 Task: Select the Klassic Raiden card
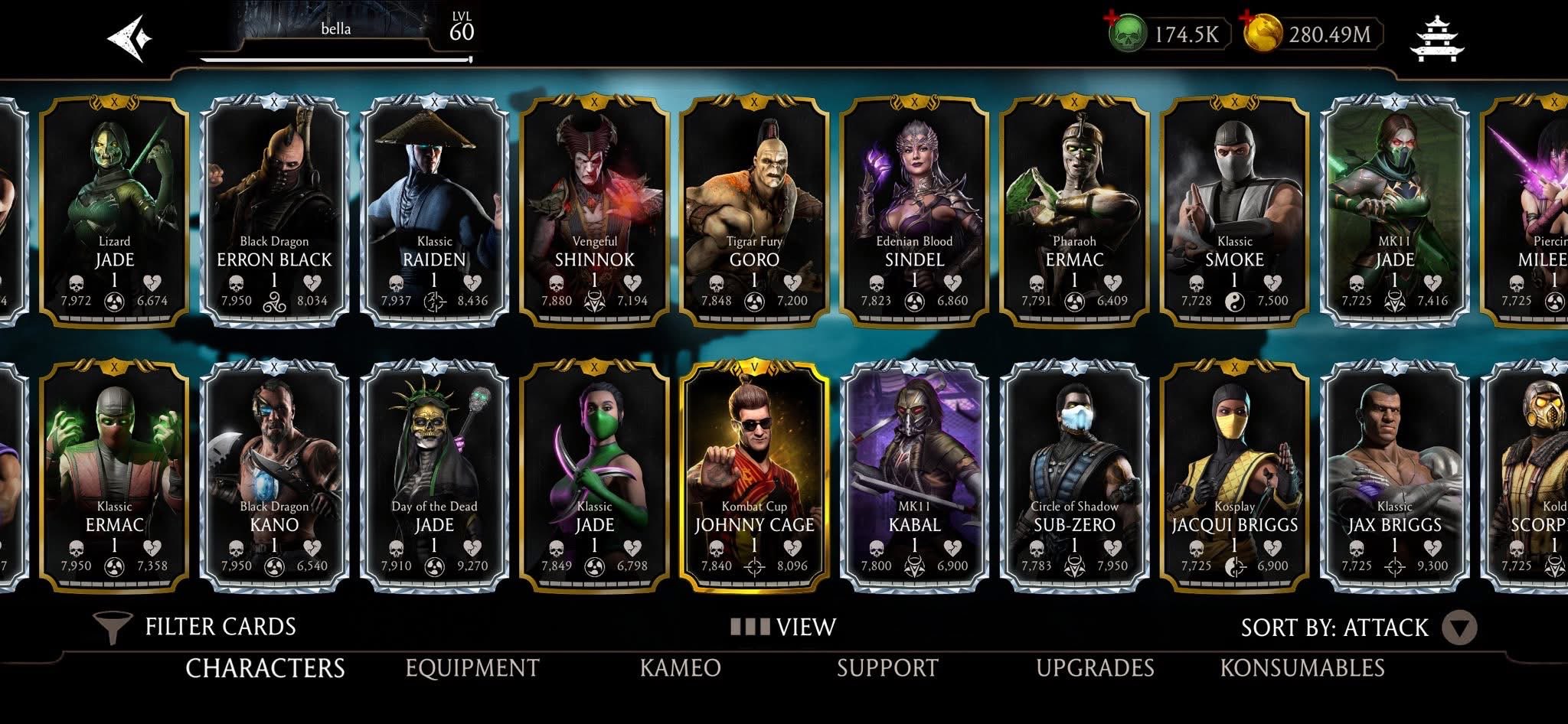pyautogui.click(x=434, y=210)
